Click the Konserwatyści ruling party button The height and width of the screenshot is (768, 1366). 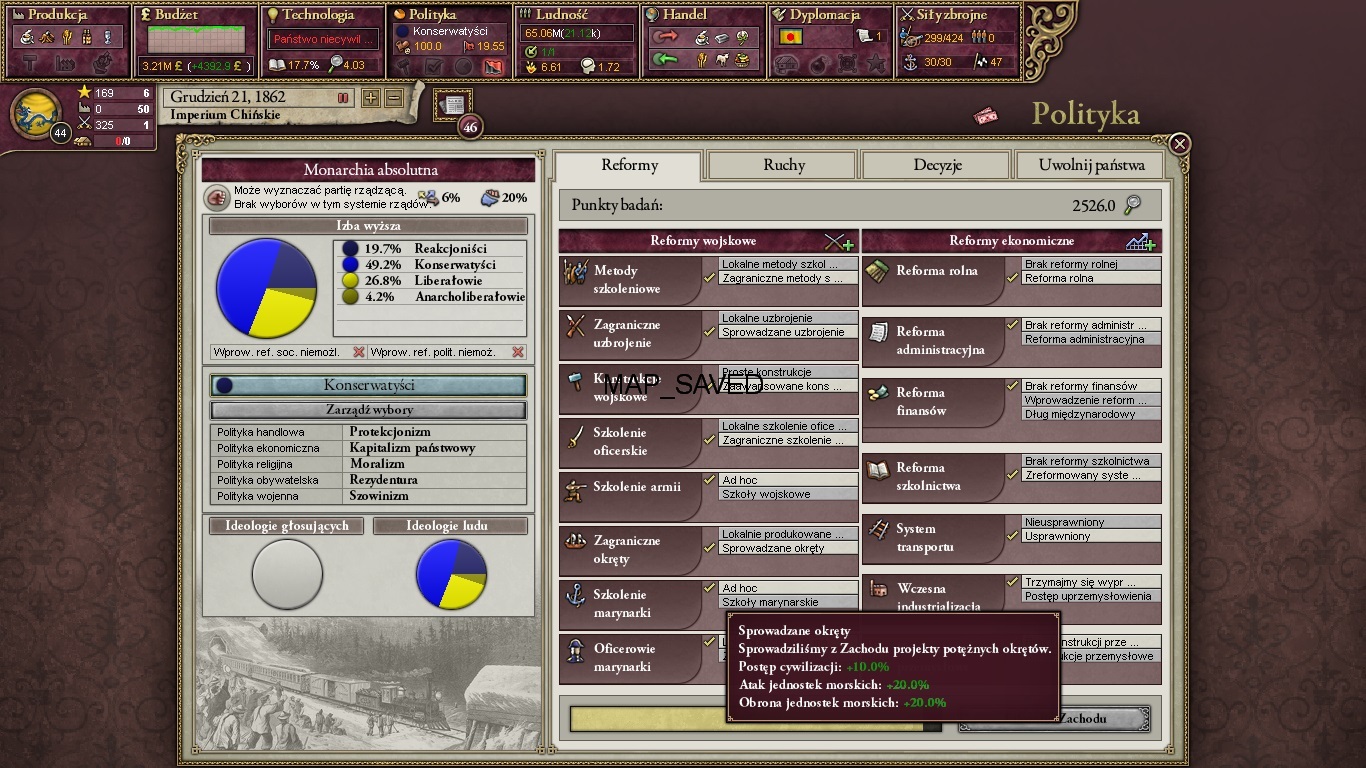click(368, 386)
